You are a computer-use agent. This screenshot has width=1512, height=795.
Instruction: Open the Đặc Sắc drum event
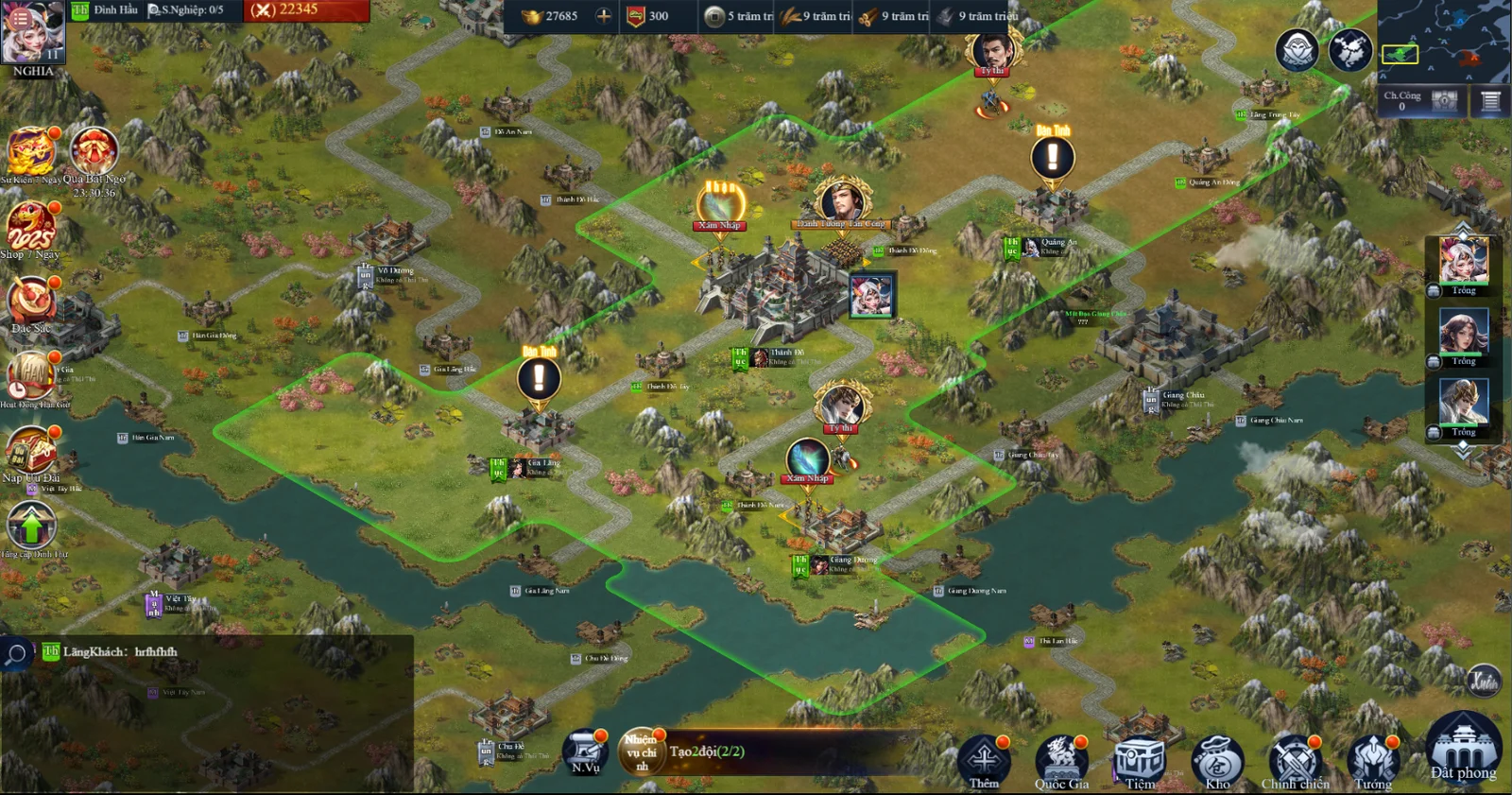pos(31,301)
